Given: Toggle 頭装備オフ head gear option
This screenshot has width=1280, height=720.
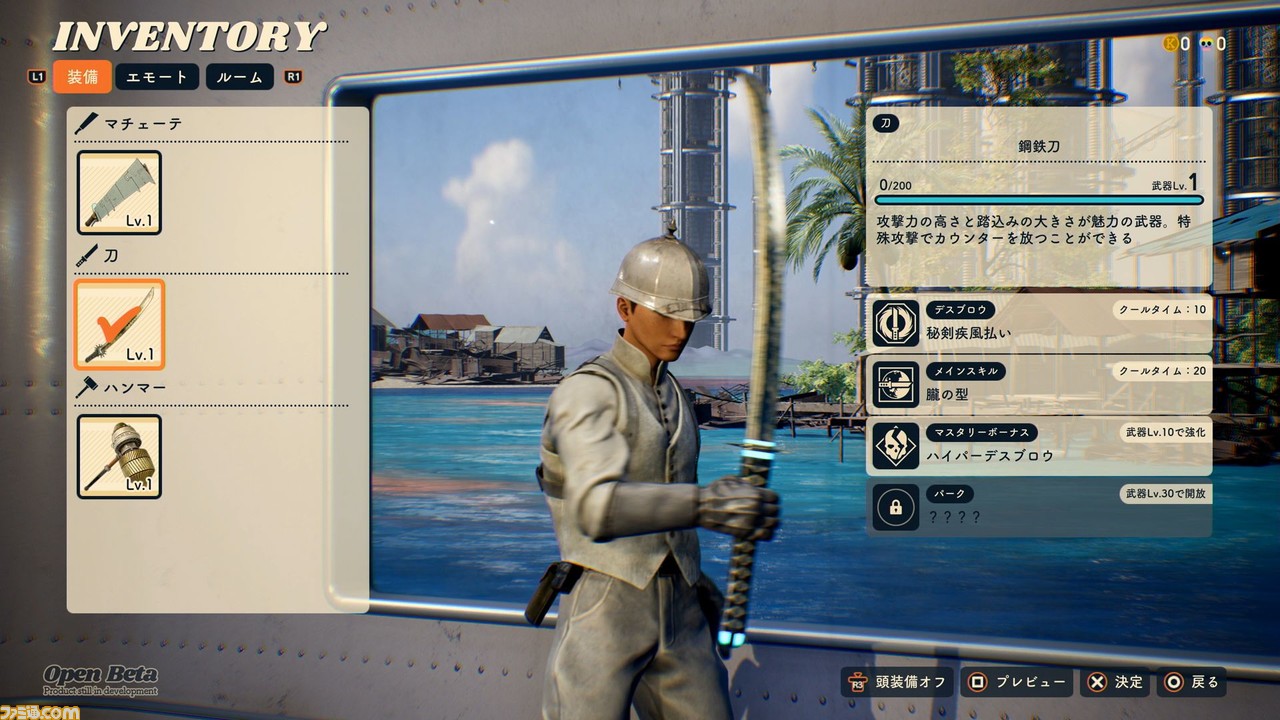Looking at the screenshot, I should click(896, 682).
